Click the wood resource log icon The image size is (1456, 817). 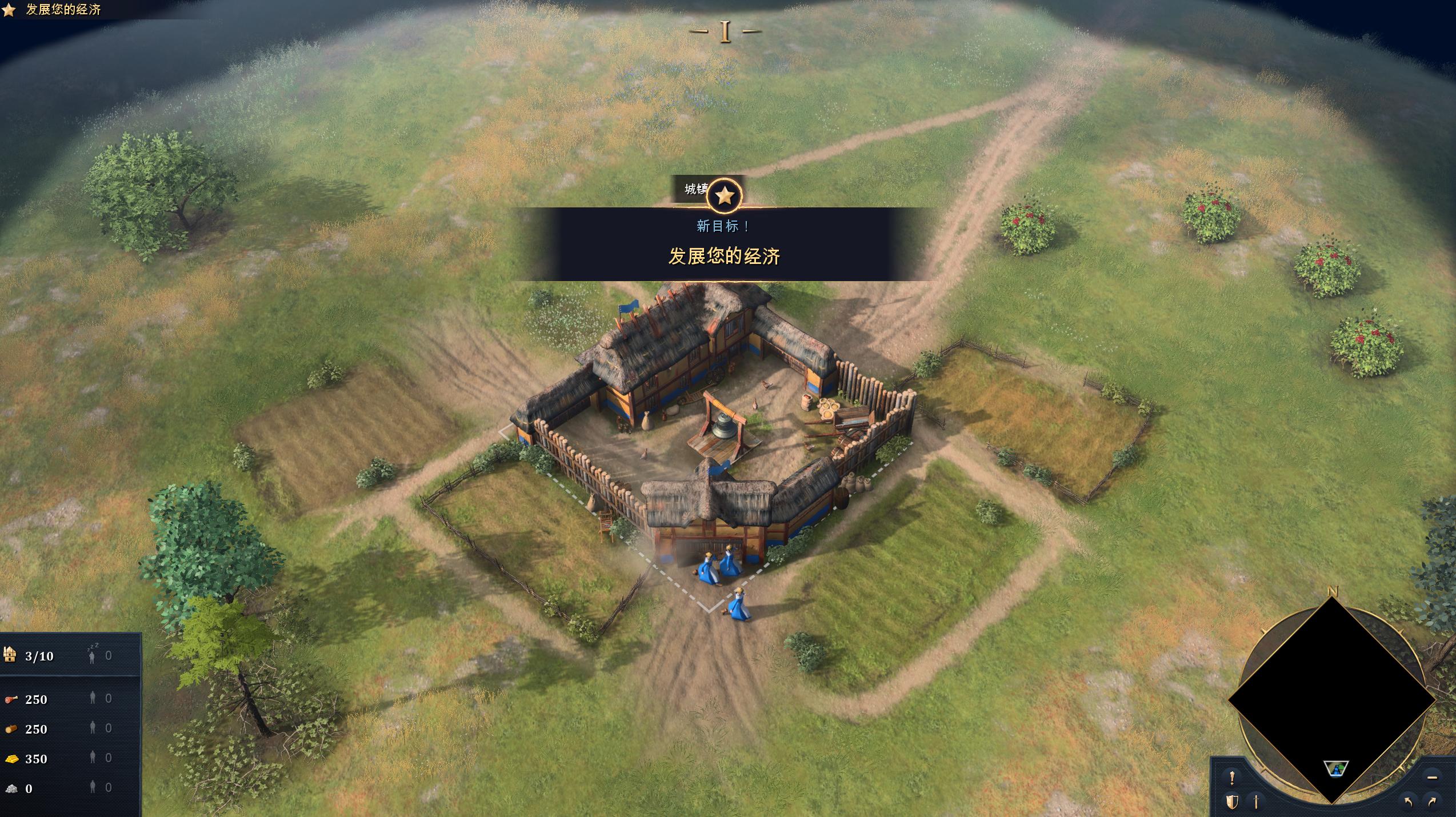11,730
